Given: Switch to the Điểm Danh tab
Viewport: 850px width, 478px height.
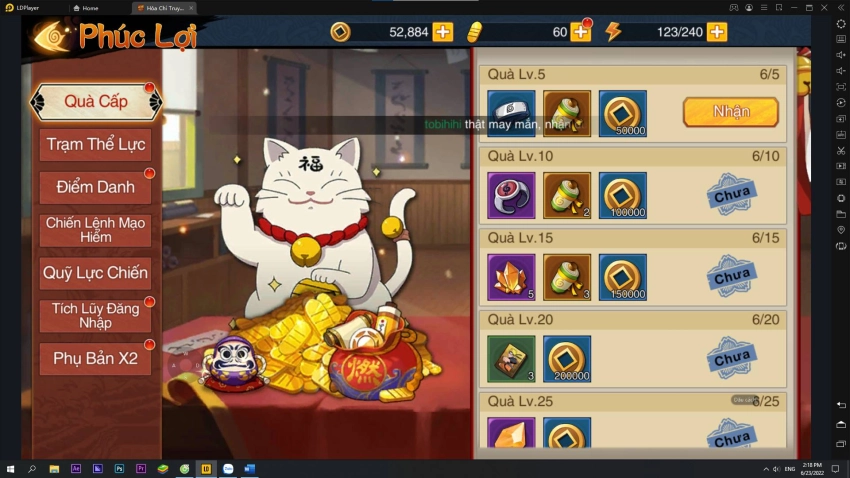Looking at the screenshot, I should 95,187.
